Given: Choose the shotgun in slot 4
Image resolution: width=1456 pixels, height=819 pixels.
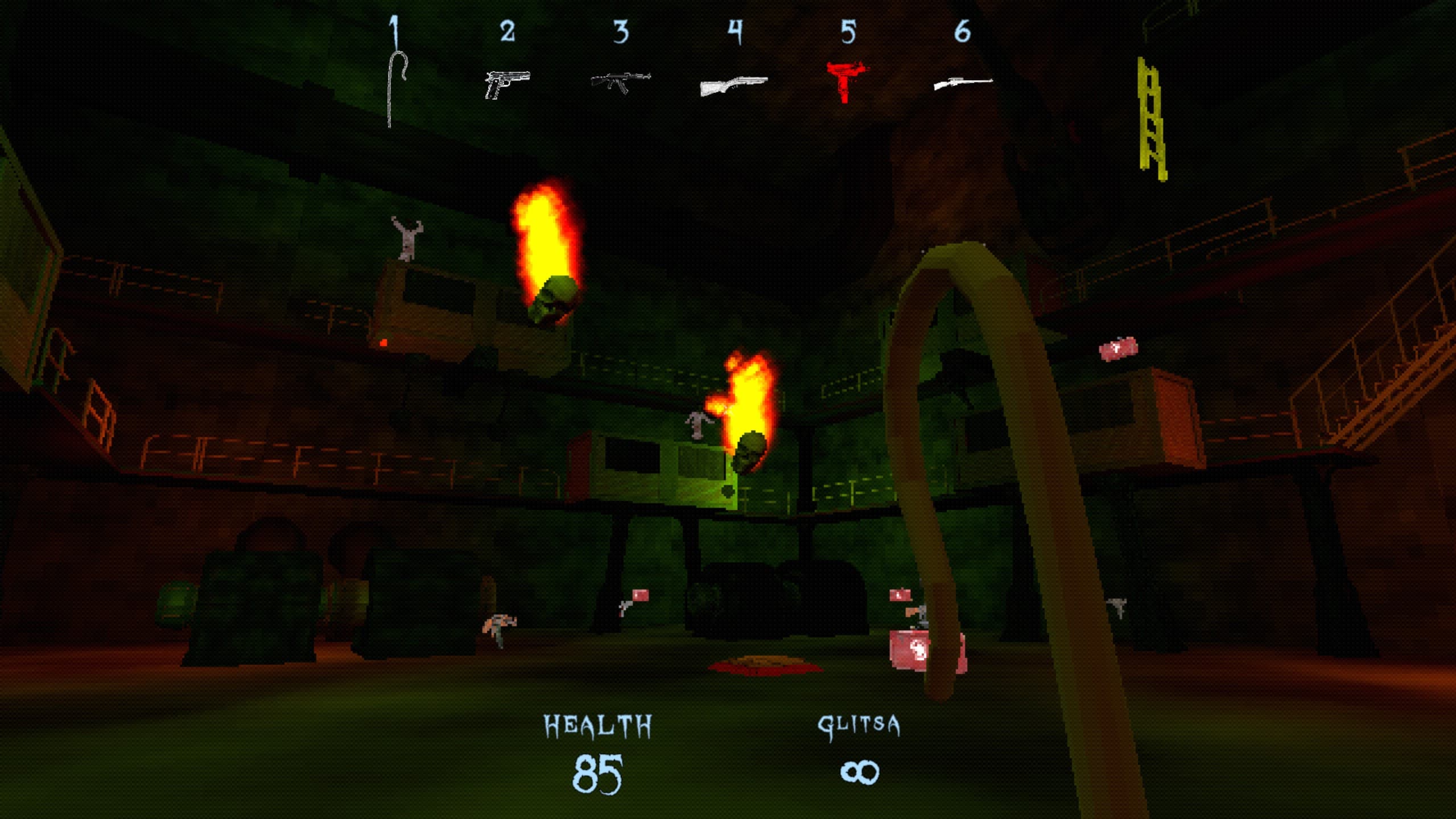Looking at the screenshot, I should (733, 85).
